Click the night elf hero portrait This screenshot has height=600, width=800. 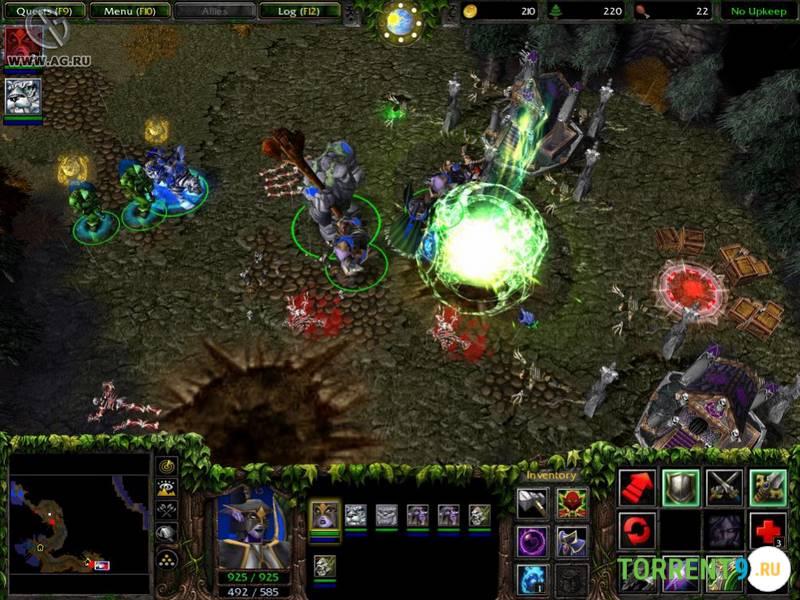pyautogui.click(x=250, y=527)
